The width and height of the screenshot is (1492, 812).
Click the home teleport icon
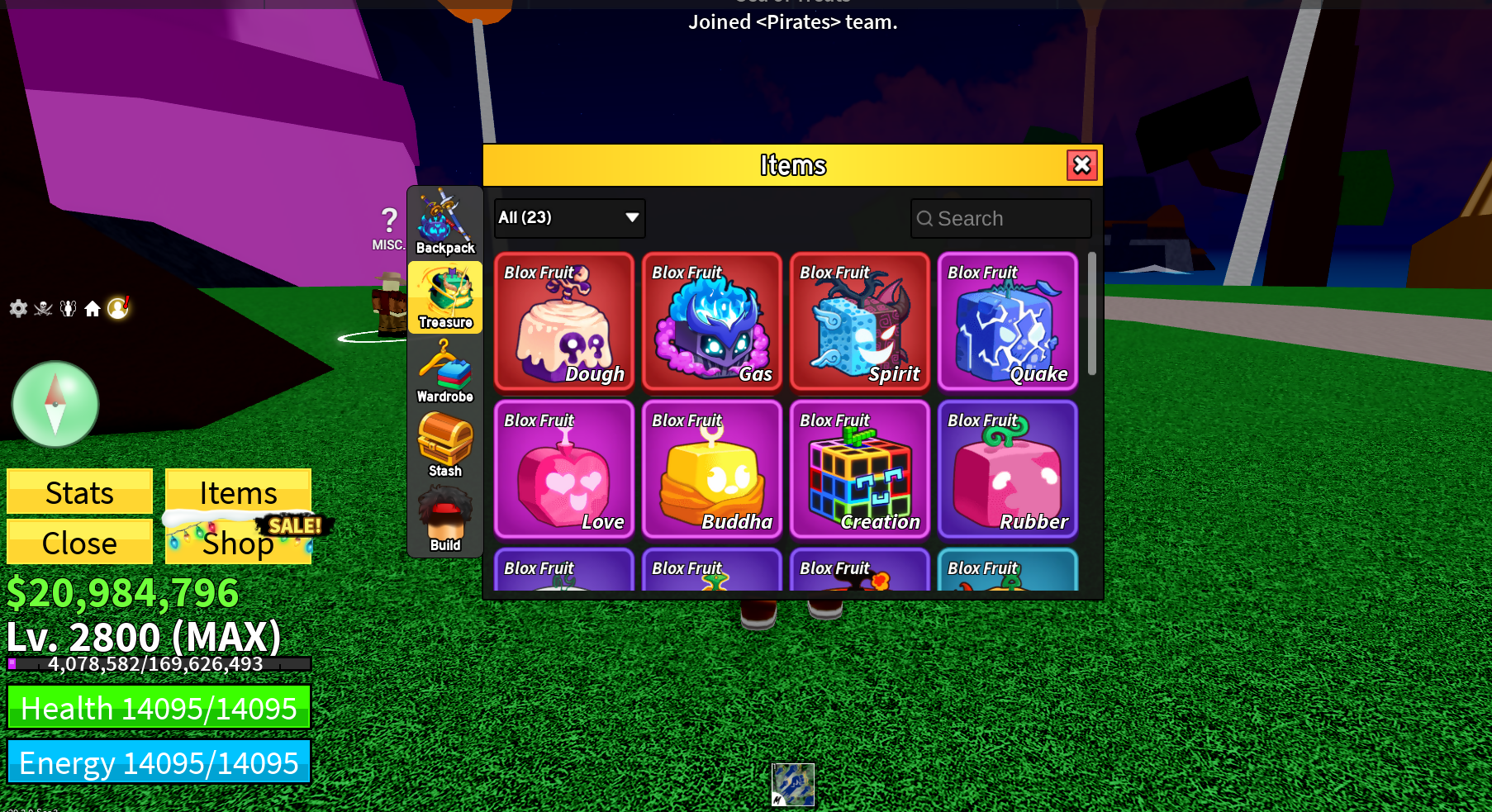(x=93, y=306)
